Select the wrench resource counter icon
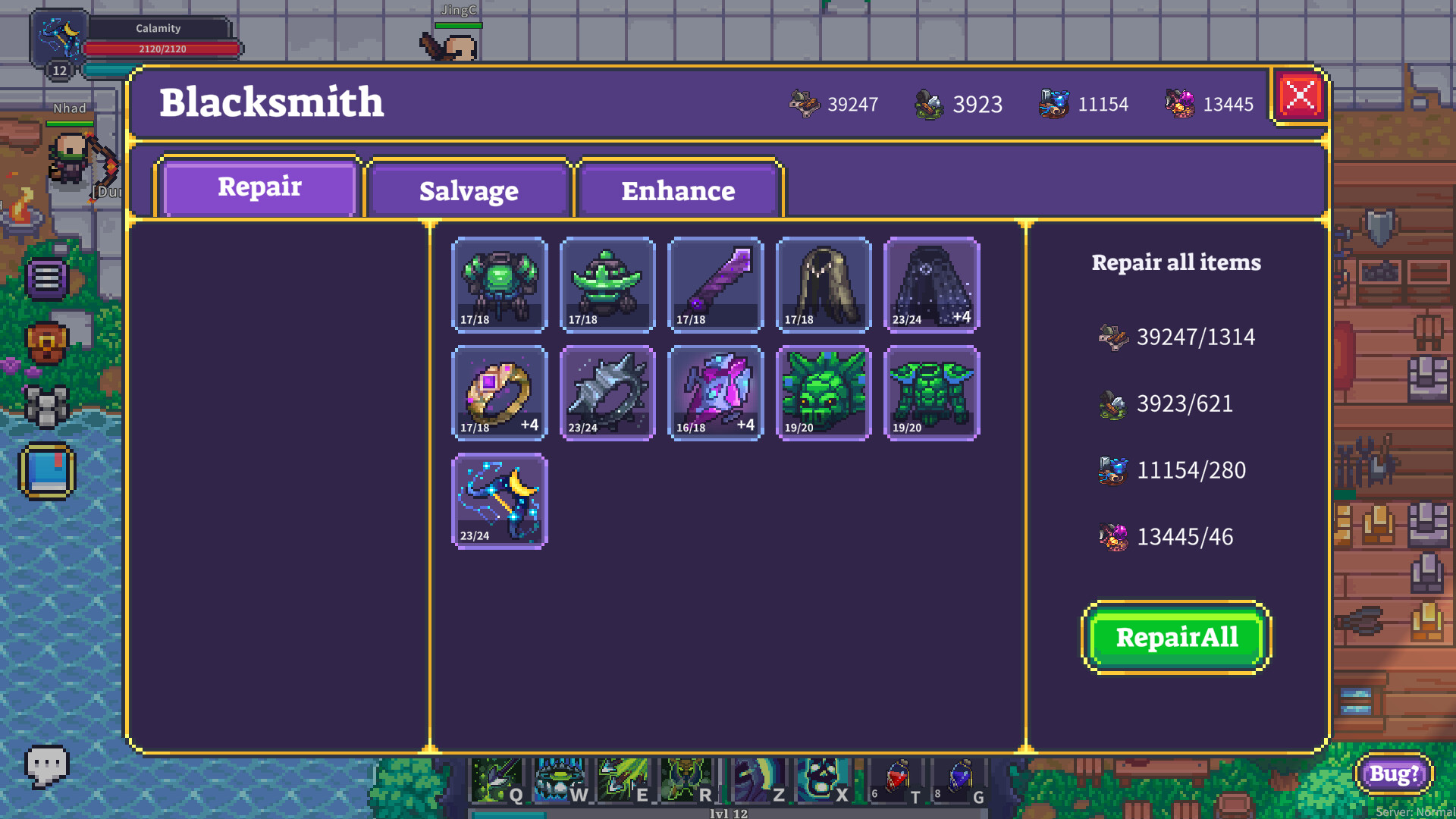Screen dimensions: 1456x819 pyautogui.click(x=805, y=104)
